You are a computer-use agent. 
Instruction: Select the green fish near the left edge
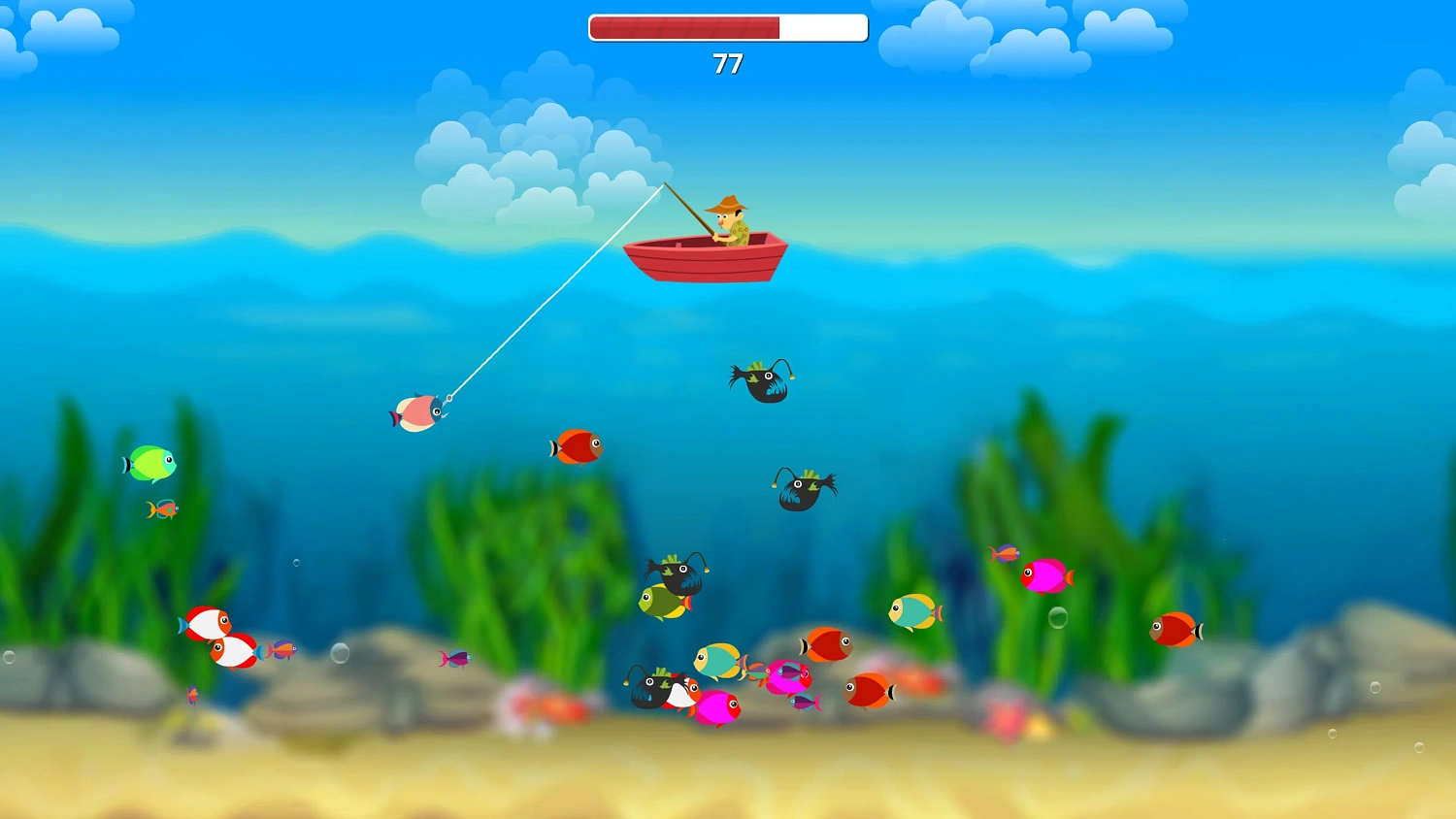coord(150,464)
